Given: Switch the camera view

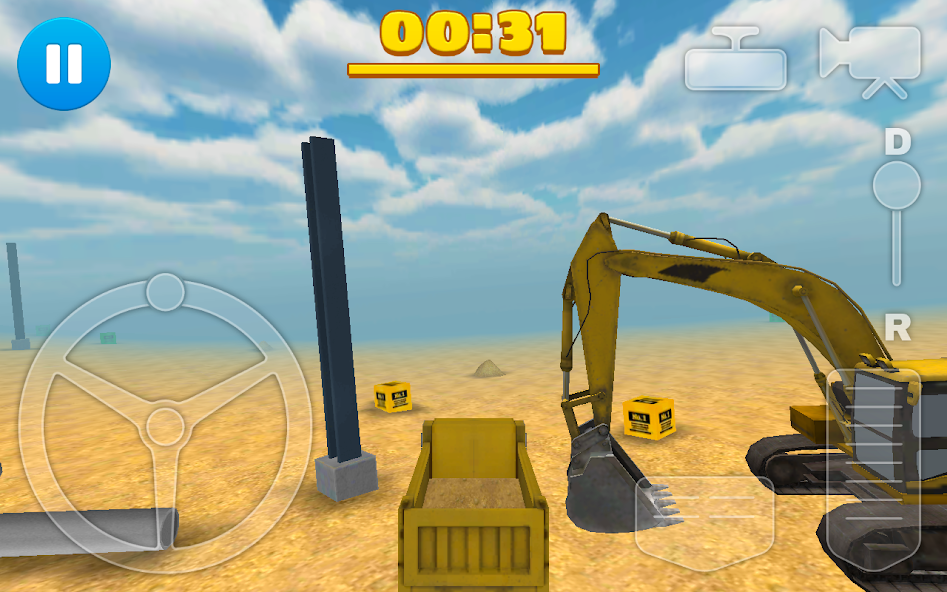Looking at the screenshot, I should click(870, 60).
